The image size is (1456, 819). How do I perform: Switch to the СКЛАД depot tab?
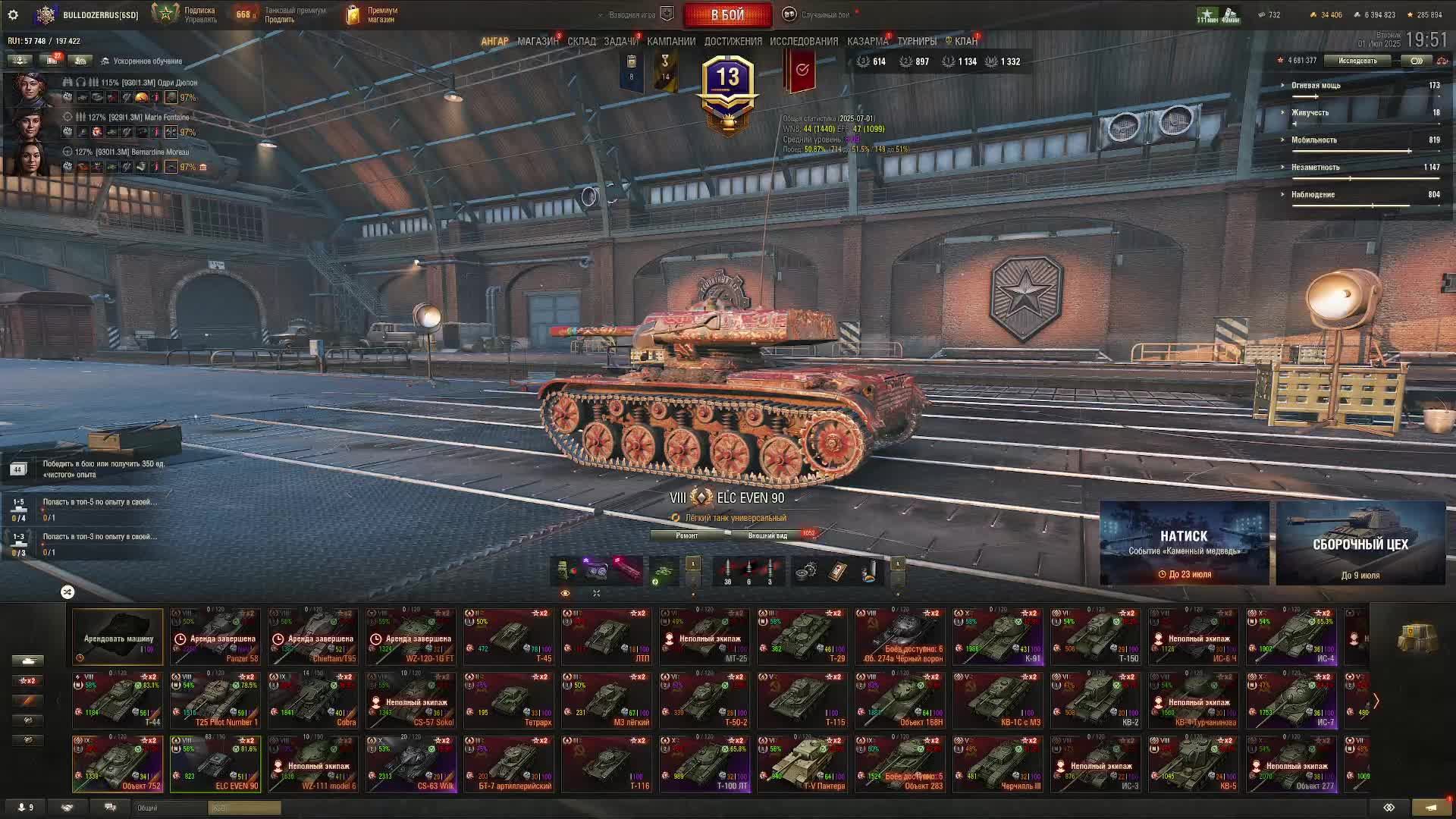[582, 42]
